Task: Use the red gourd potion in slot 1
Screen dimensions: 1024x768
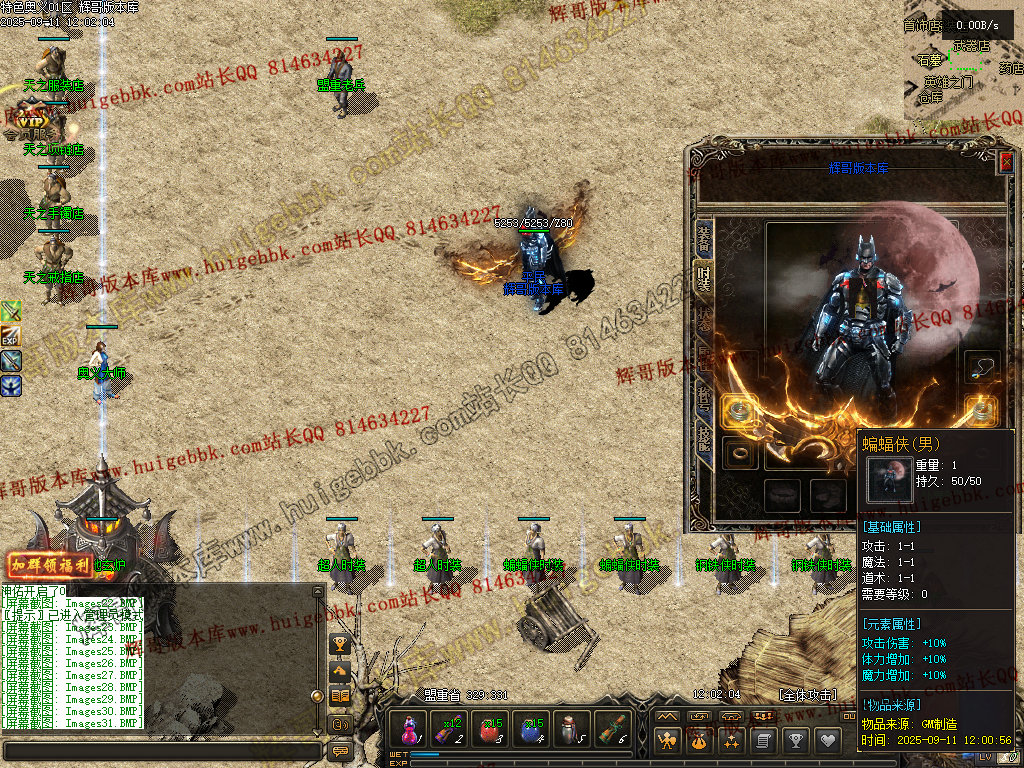Action: pyautogui.click(x=410, y=728)
